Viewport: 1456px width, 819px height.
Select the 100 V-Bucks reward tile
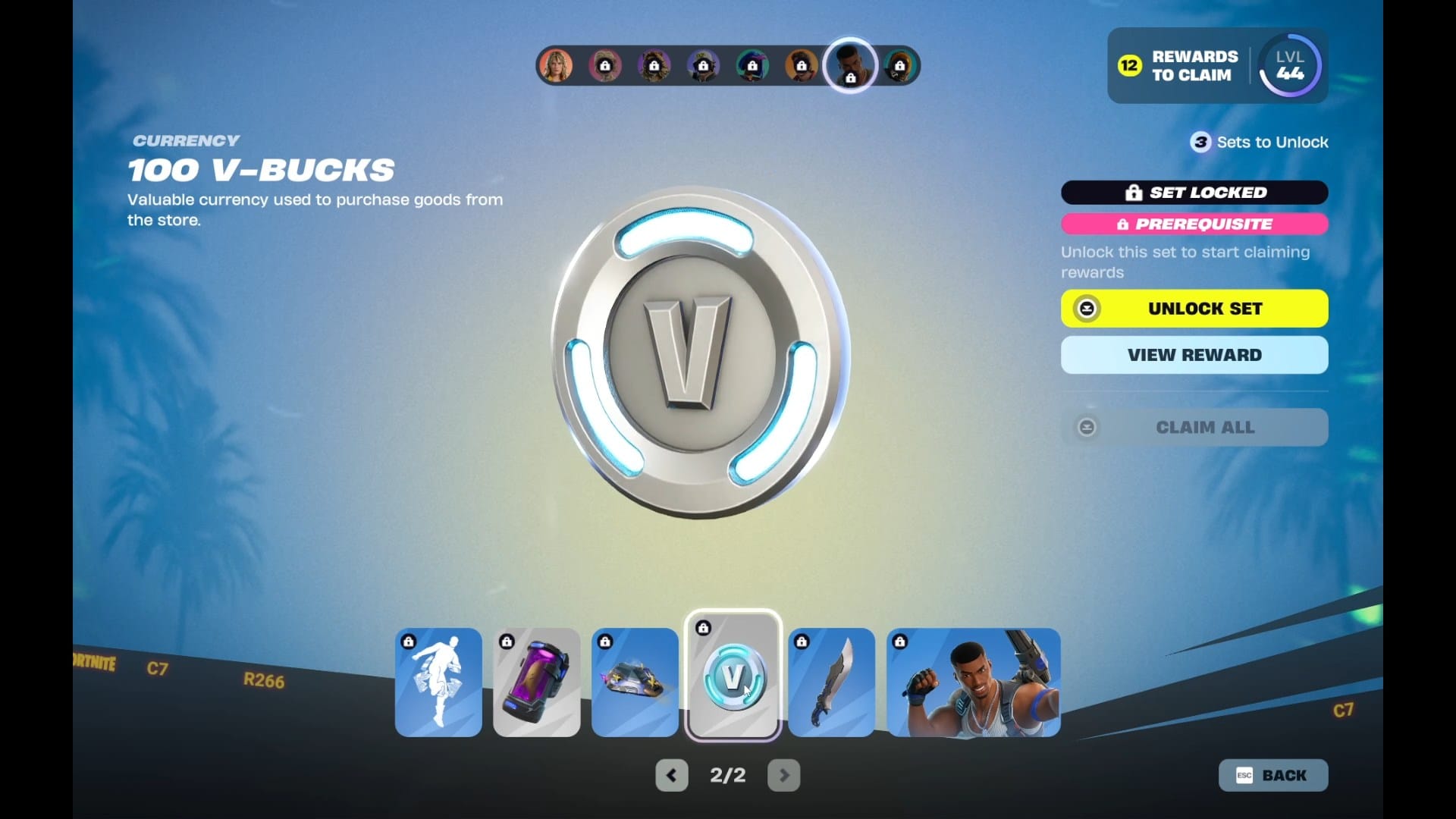733,675
